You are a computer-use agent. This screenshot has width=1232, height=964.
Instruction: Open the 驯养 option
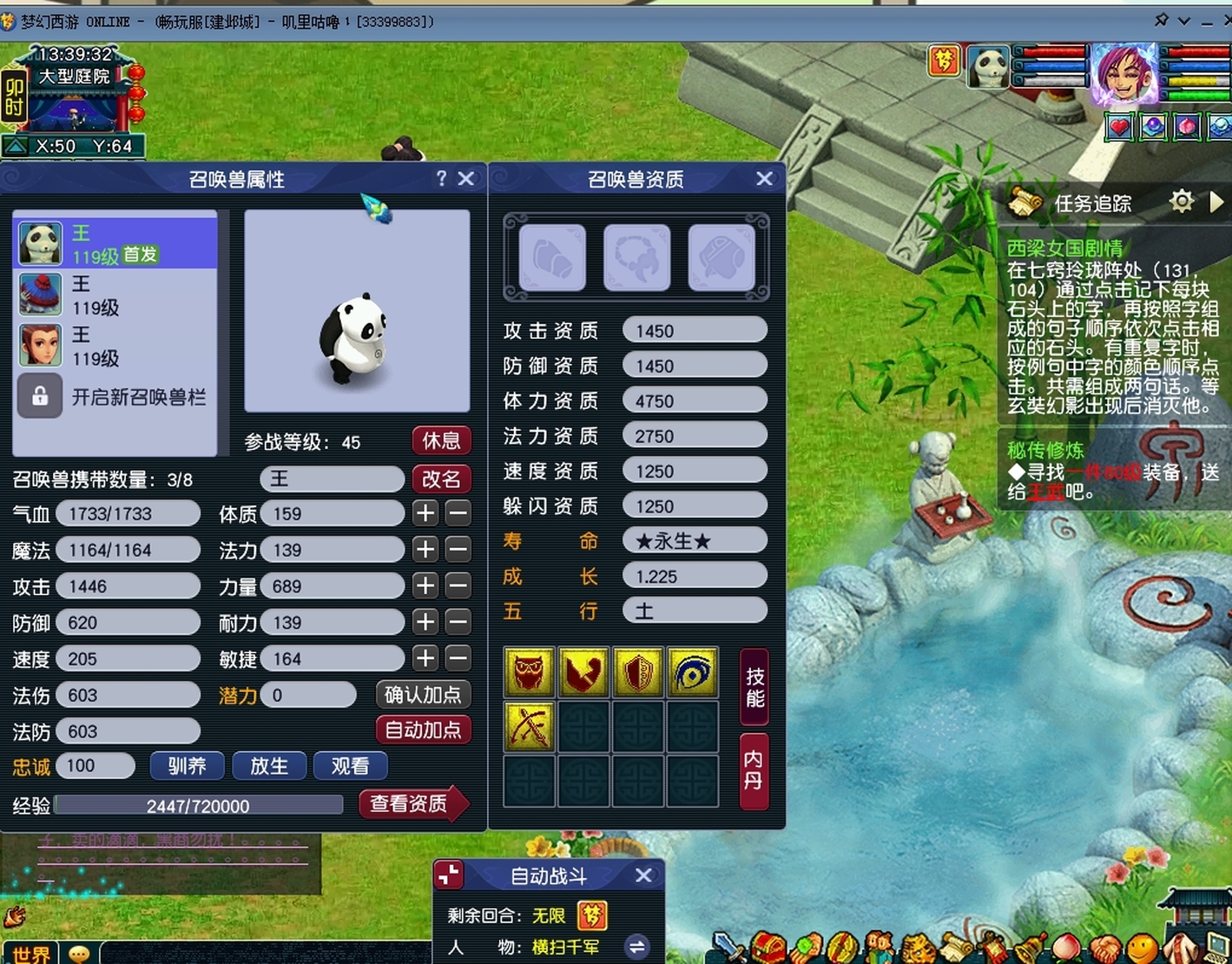tap(187, 766)
